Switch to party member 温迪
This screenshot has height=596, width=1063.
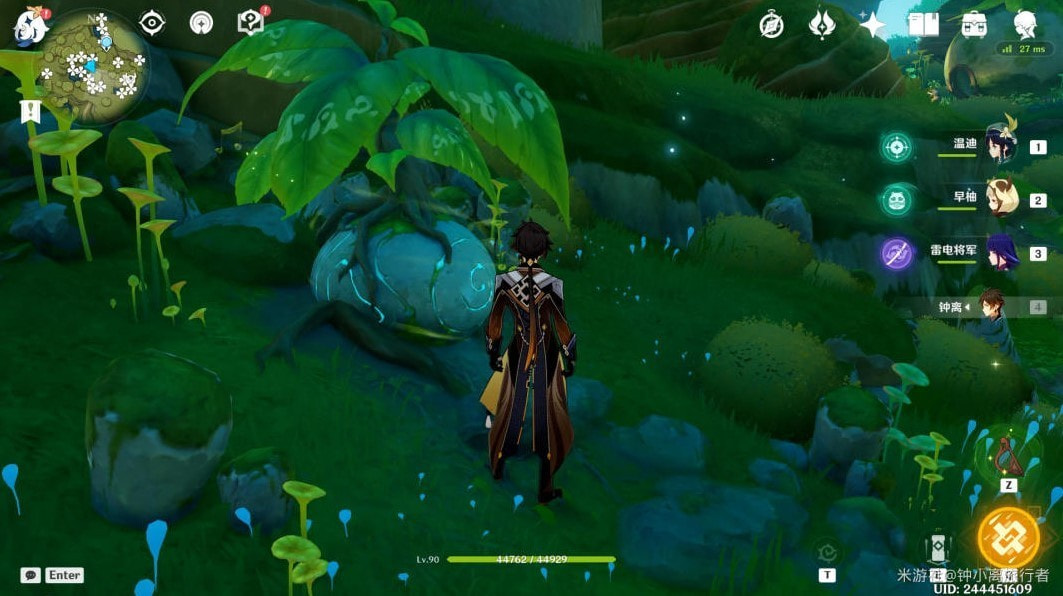pyautogui.click(x=1000, y=146)
